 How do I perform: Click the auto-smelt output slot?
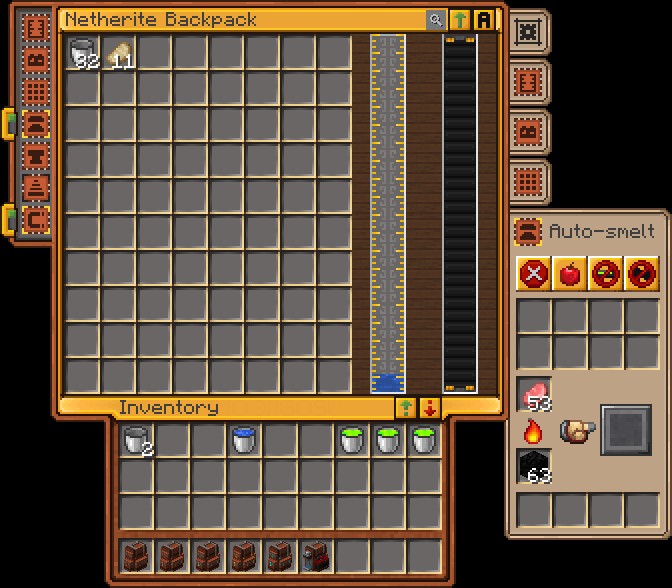click(625, 430)
